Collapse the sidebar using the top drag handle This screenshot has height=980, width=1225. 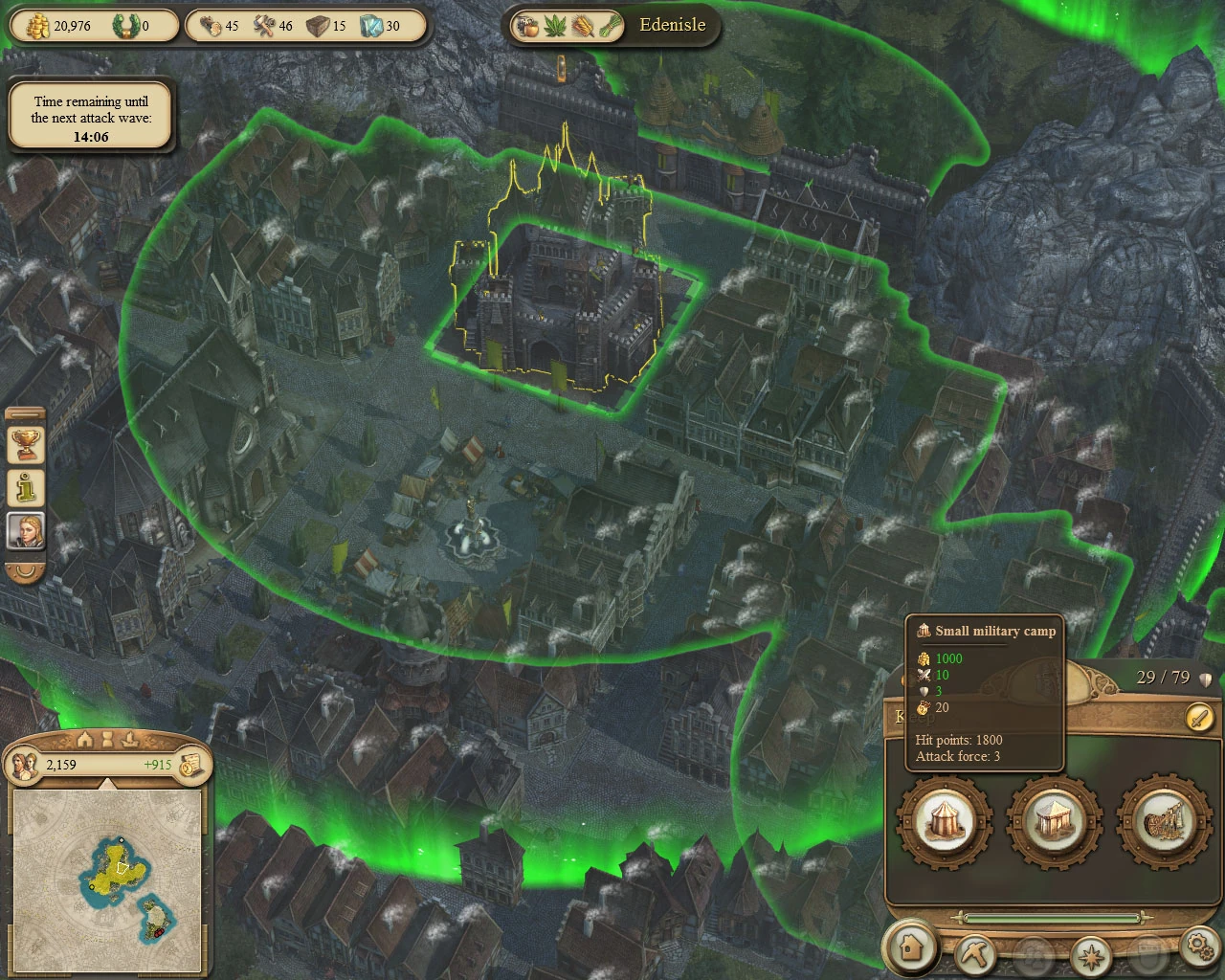(25, 414)
